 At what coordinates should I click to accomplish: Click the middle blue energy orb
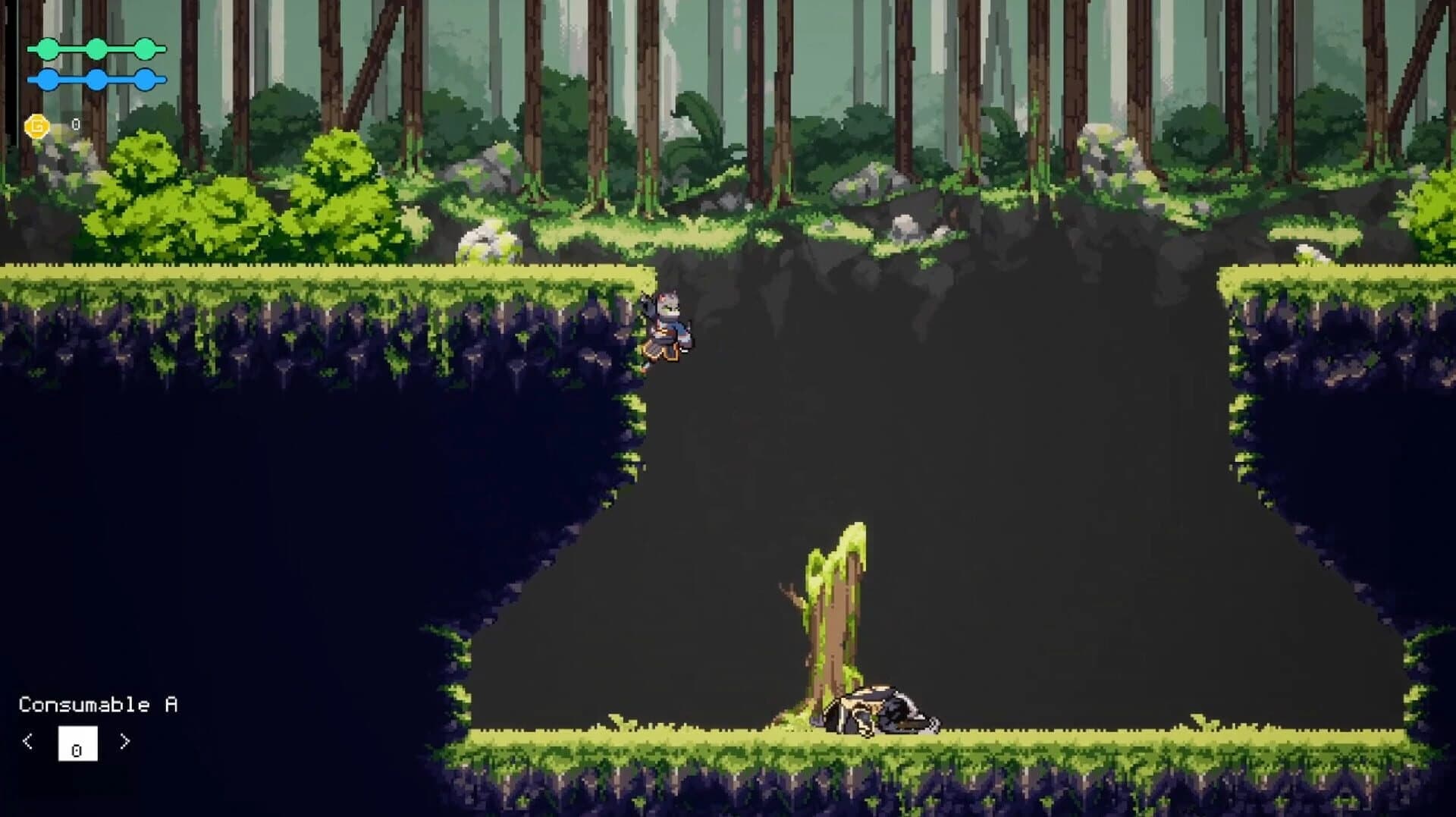(96, 78)
